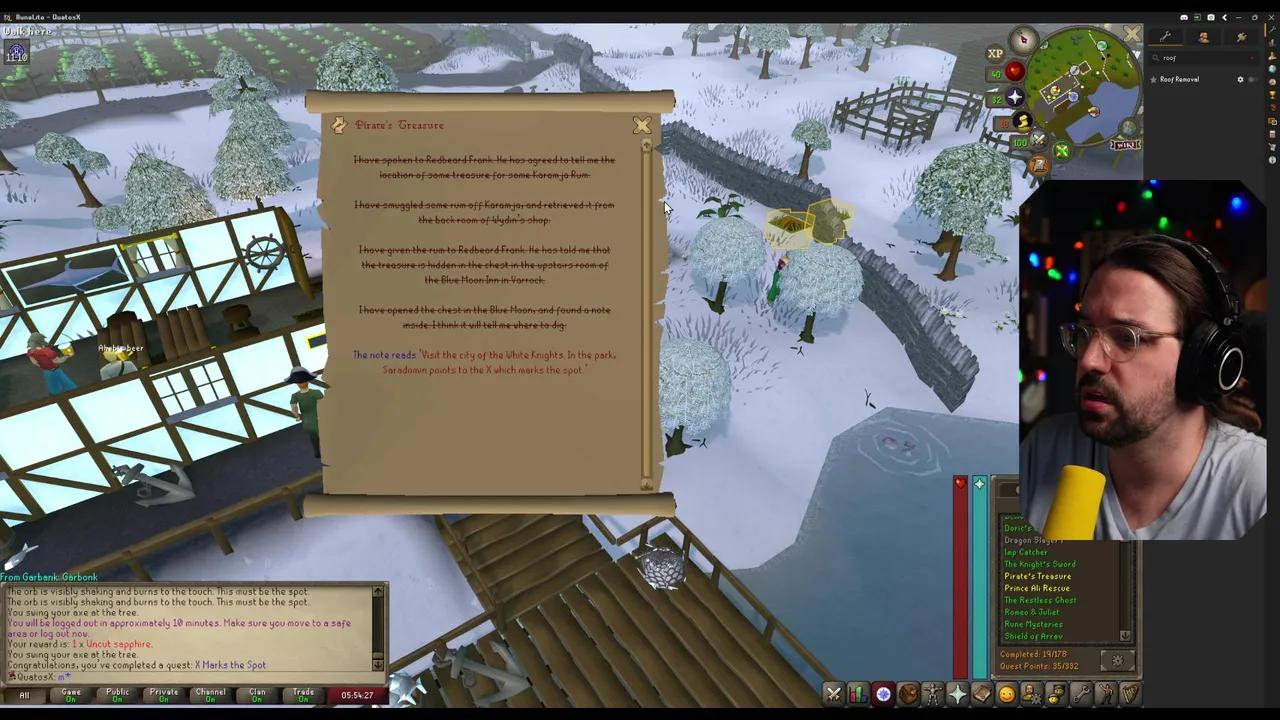Collapse the chatbox with its arrow
The width and height of the screenshot is (1280, 720).
click(x=377, y=663)
